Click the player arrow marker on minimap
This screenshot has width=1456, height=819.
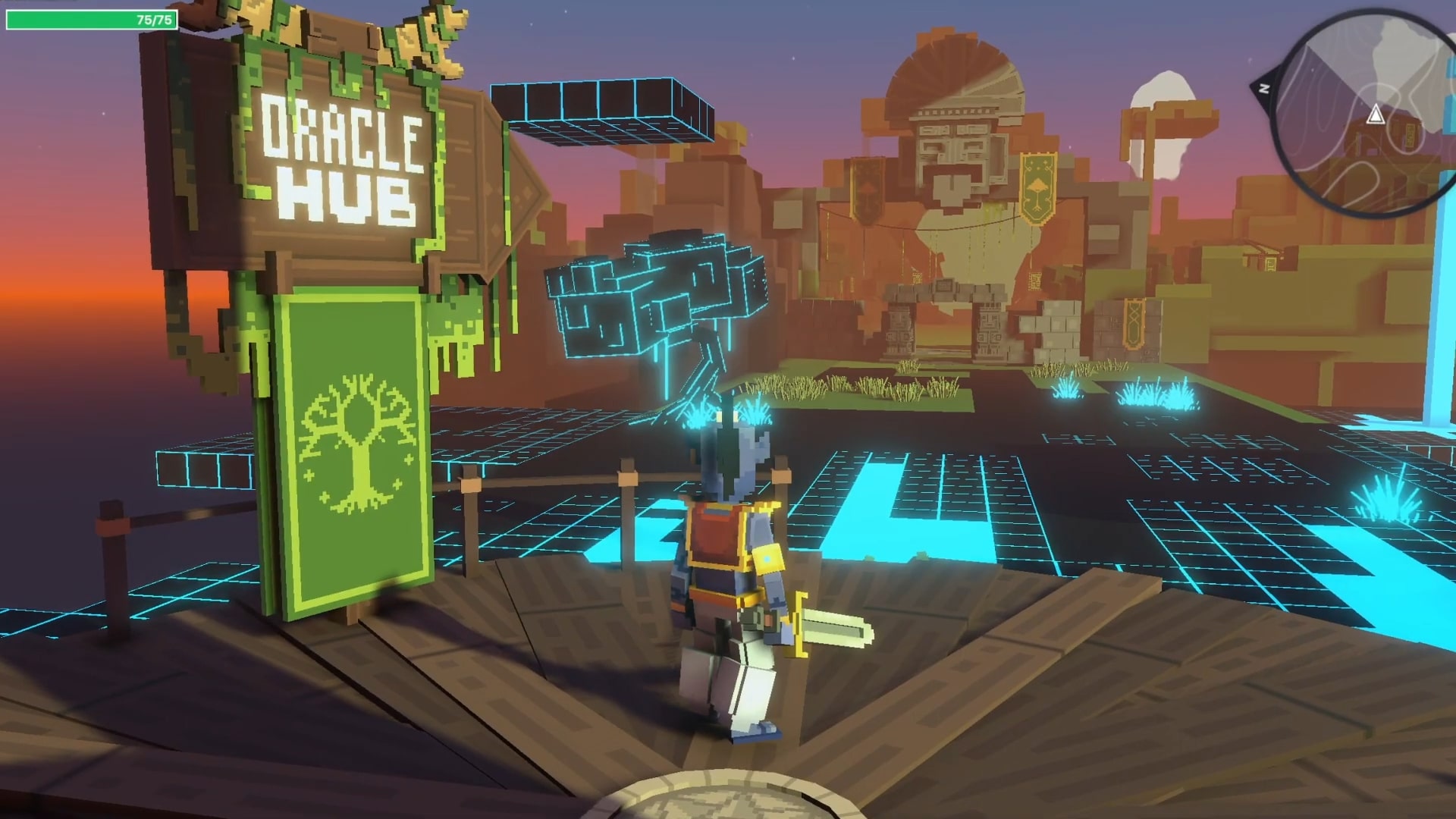tap(1375, 115)
